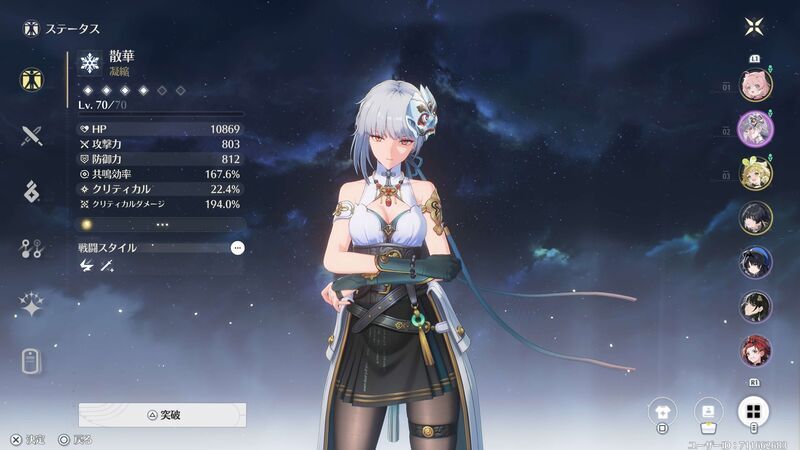Image resolution: width=800 pixels, height=450 pixels.
Task: Click the star emblem in the top-right corner
Action: click(755, 27)
